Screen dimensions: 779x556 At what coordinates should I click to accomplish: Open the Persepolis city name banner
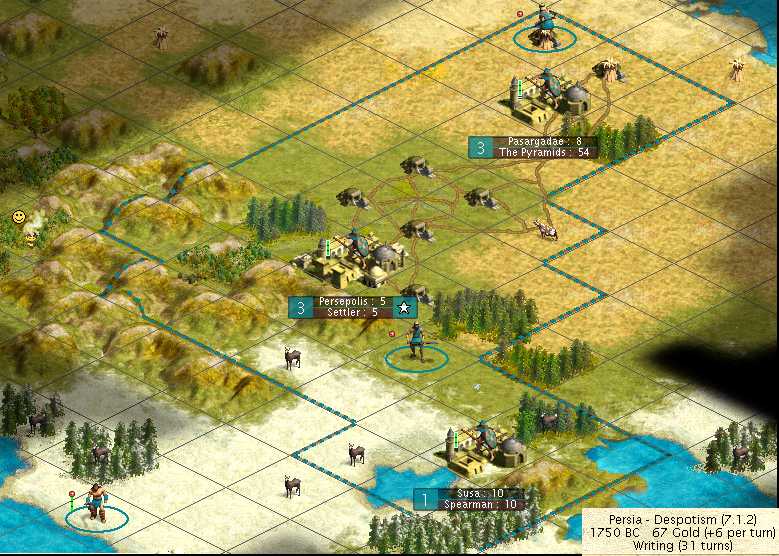coord(351,301)
